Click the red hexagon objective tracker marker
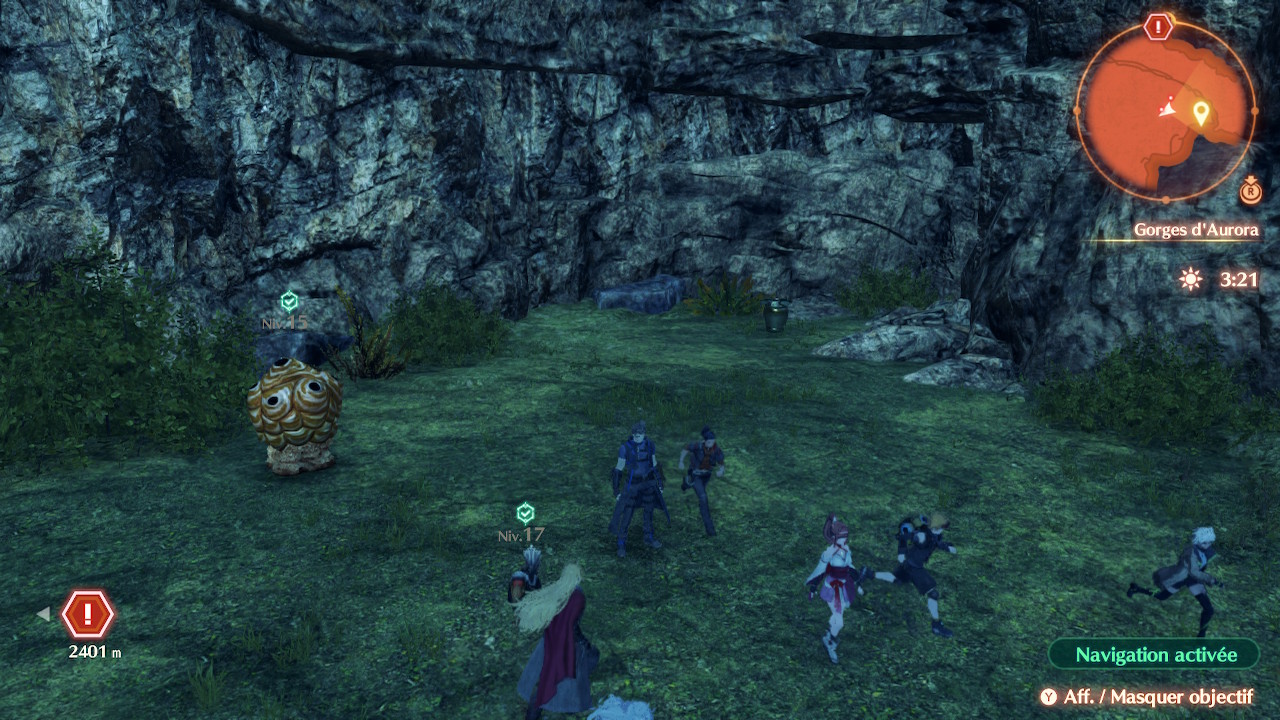1280x720 pixels. (88, 614)
